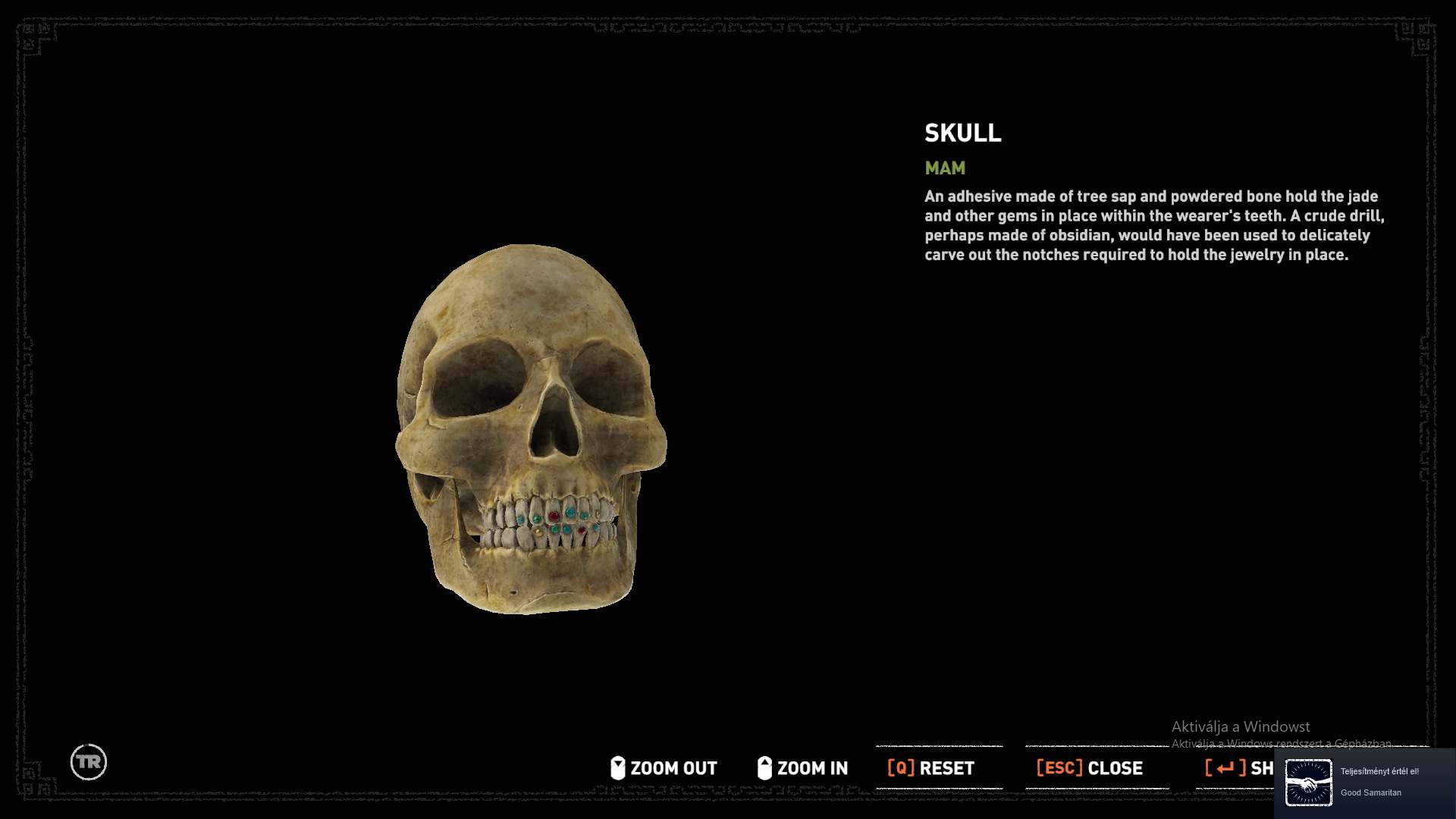This screenshot has height=819, width=1456.
Task: Open the Good Samaritan achievement notification
Action: (x=1365, y=783)
